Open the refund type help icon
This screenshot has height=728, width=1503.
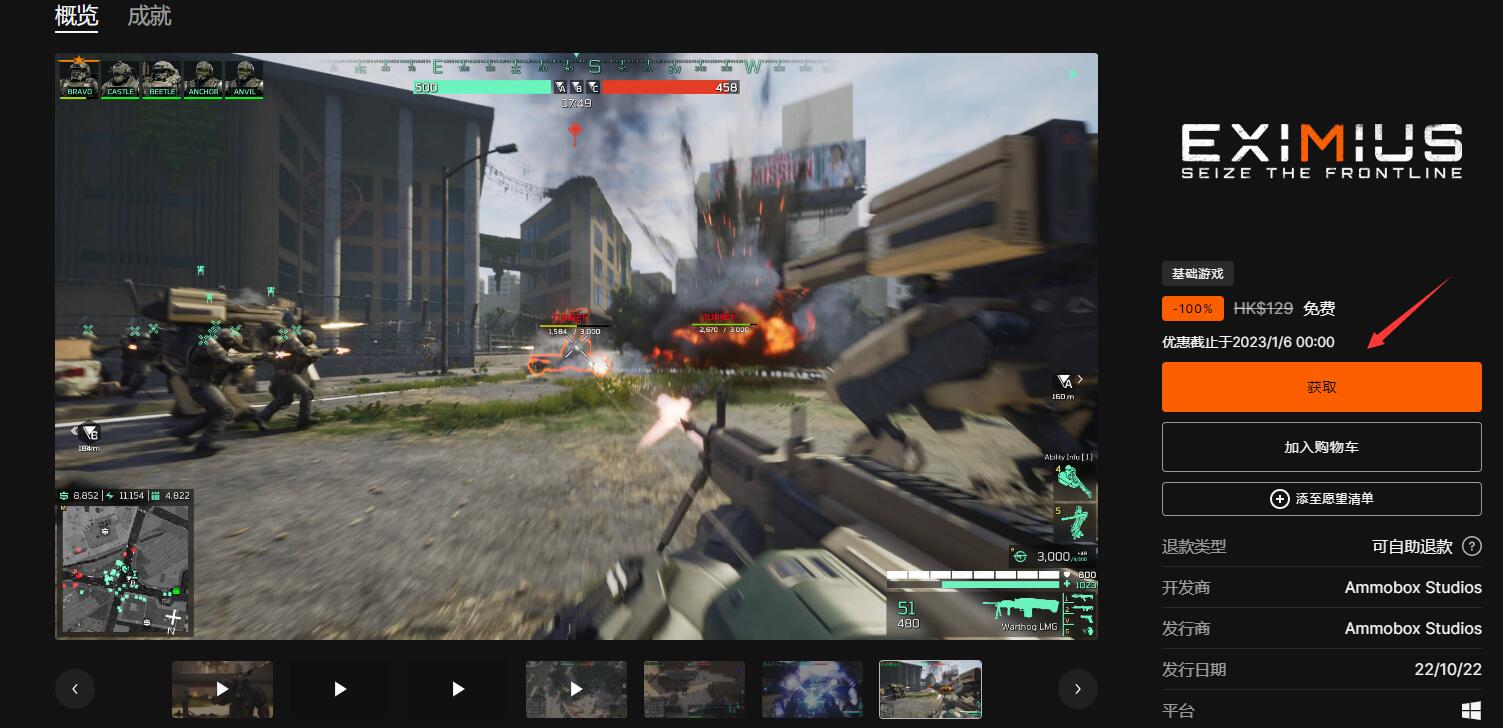point(1471,546)
